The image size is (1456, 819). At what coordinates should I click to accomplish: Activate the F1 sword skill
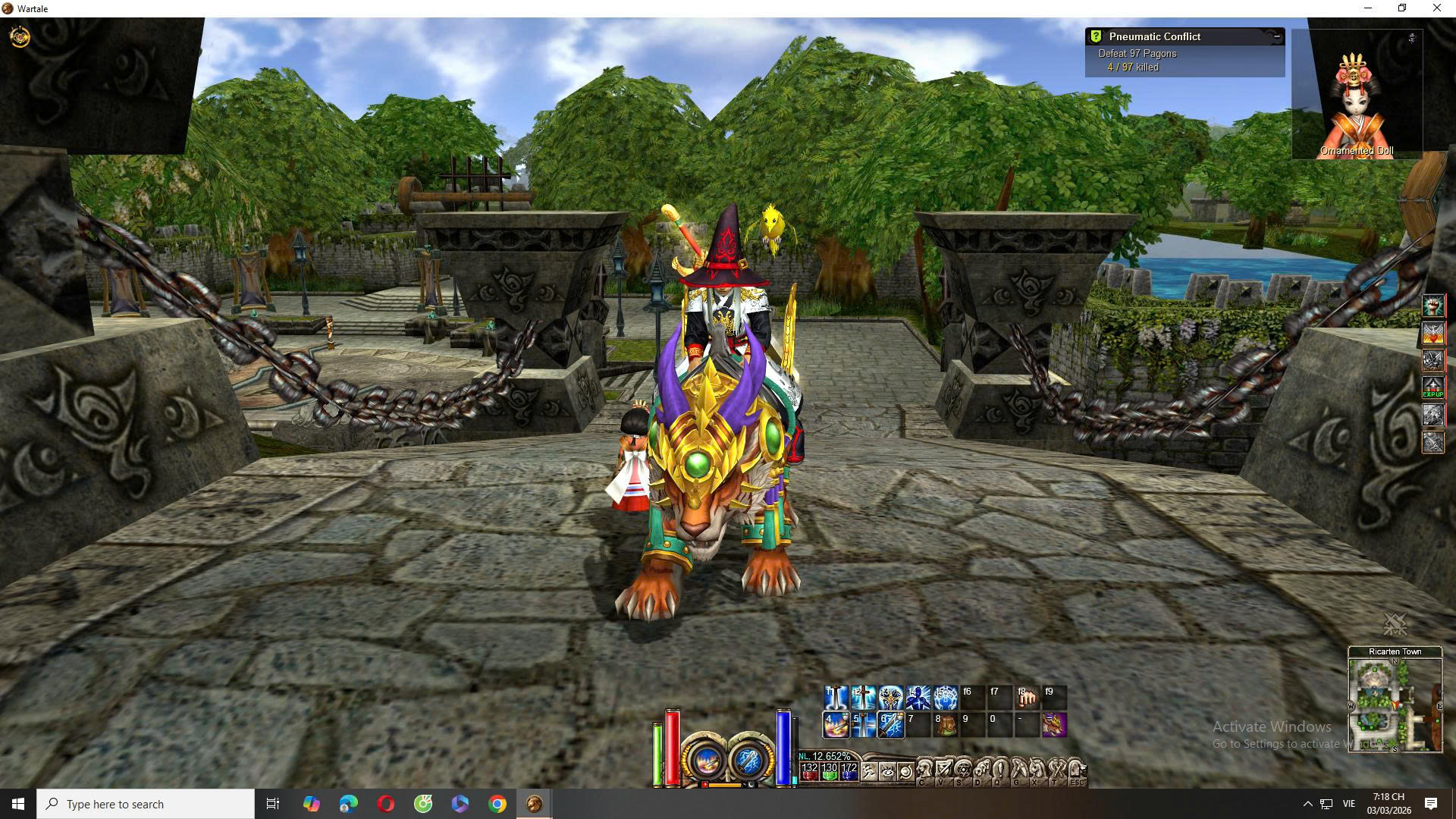836,698
